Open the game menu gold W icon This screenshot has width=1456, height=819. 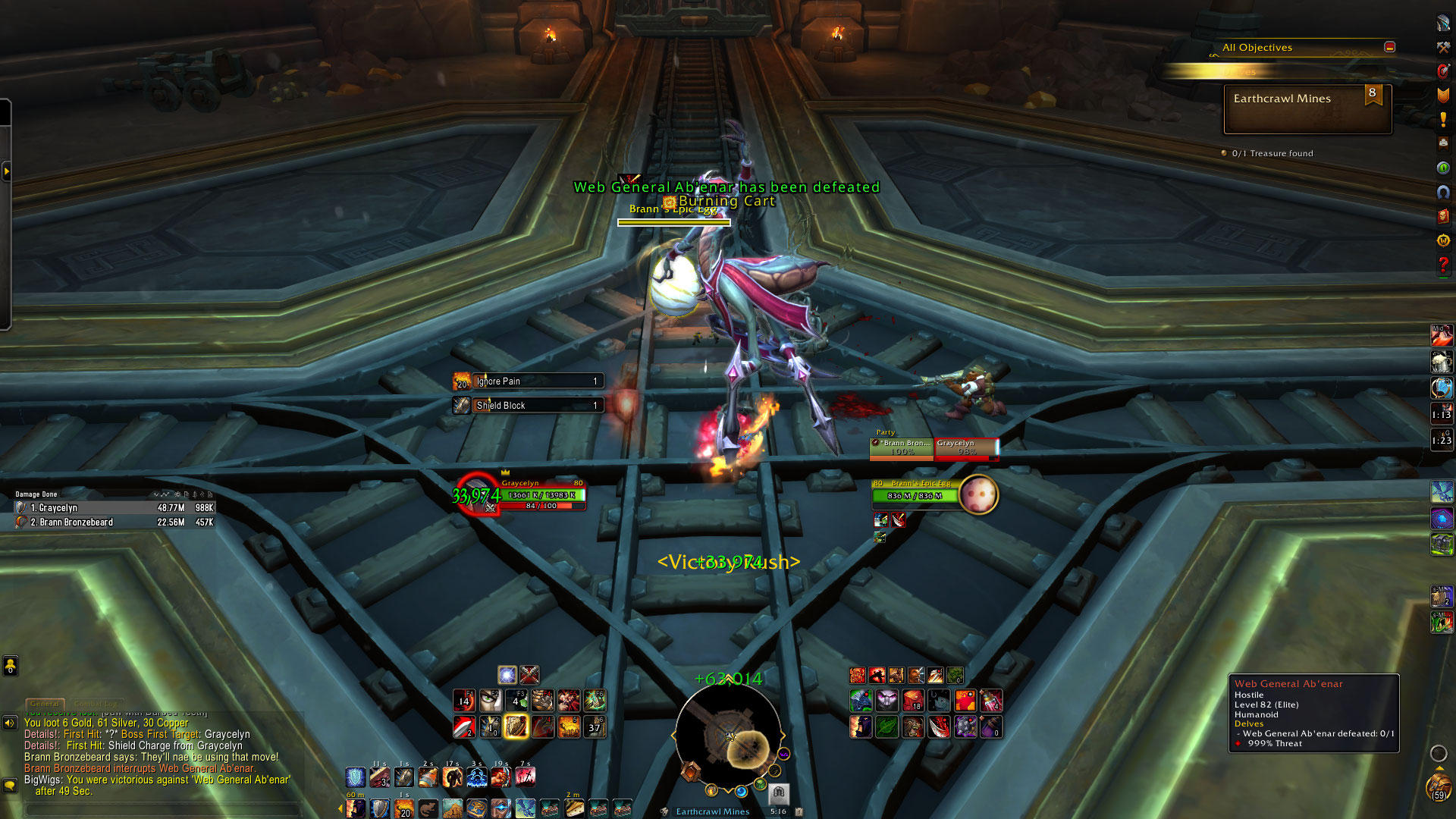(x=1443, y=240)
